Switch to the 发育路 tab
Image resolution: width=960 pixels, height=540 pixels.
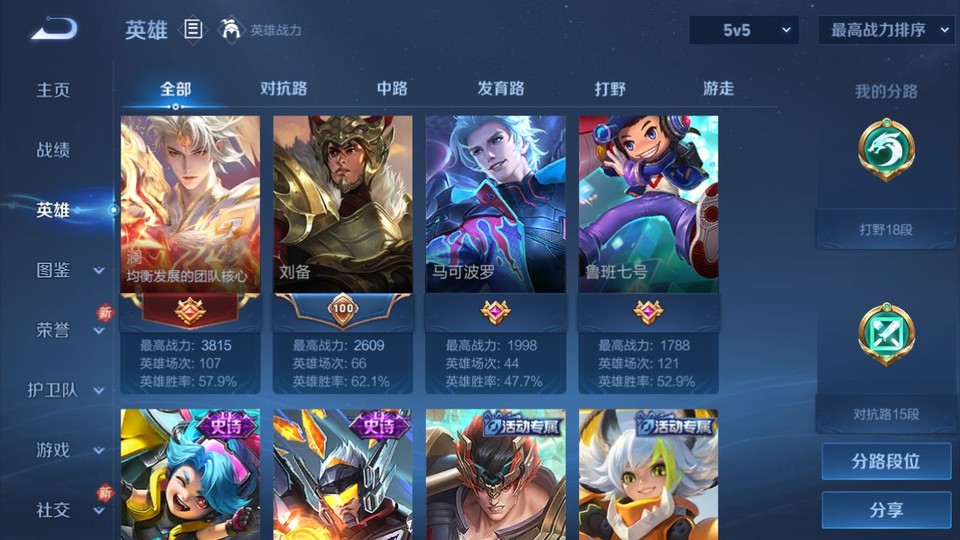(501, 88)
